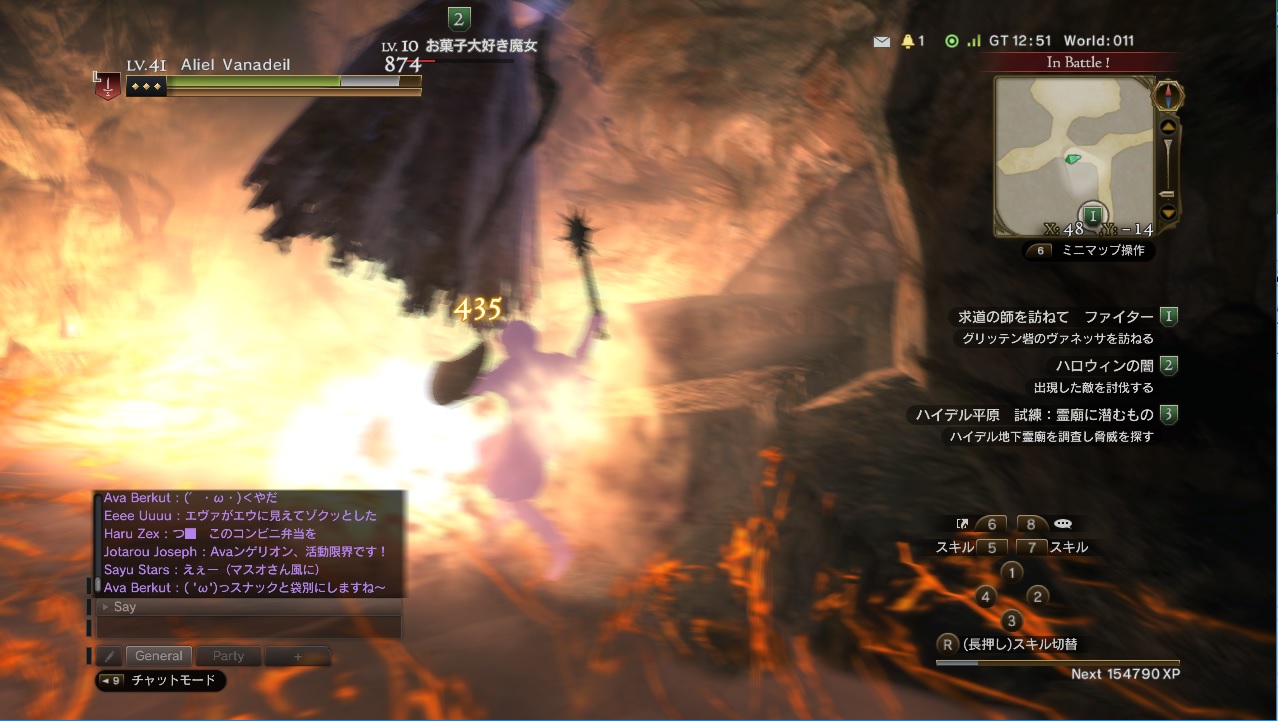Check the yellow bell notification icon
The width and height of the screenshot is (1278, 721).
pos(908,42)
